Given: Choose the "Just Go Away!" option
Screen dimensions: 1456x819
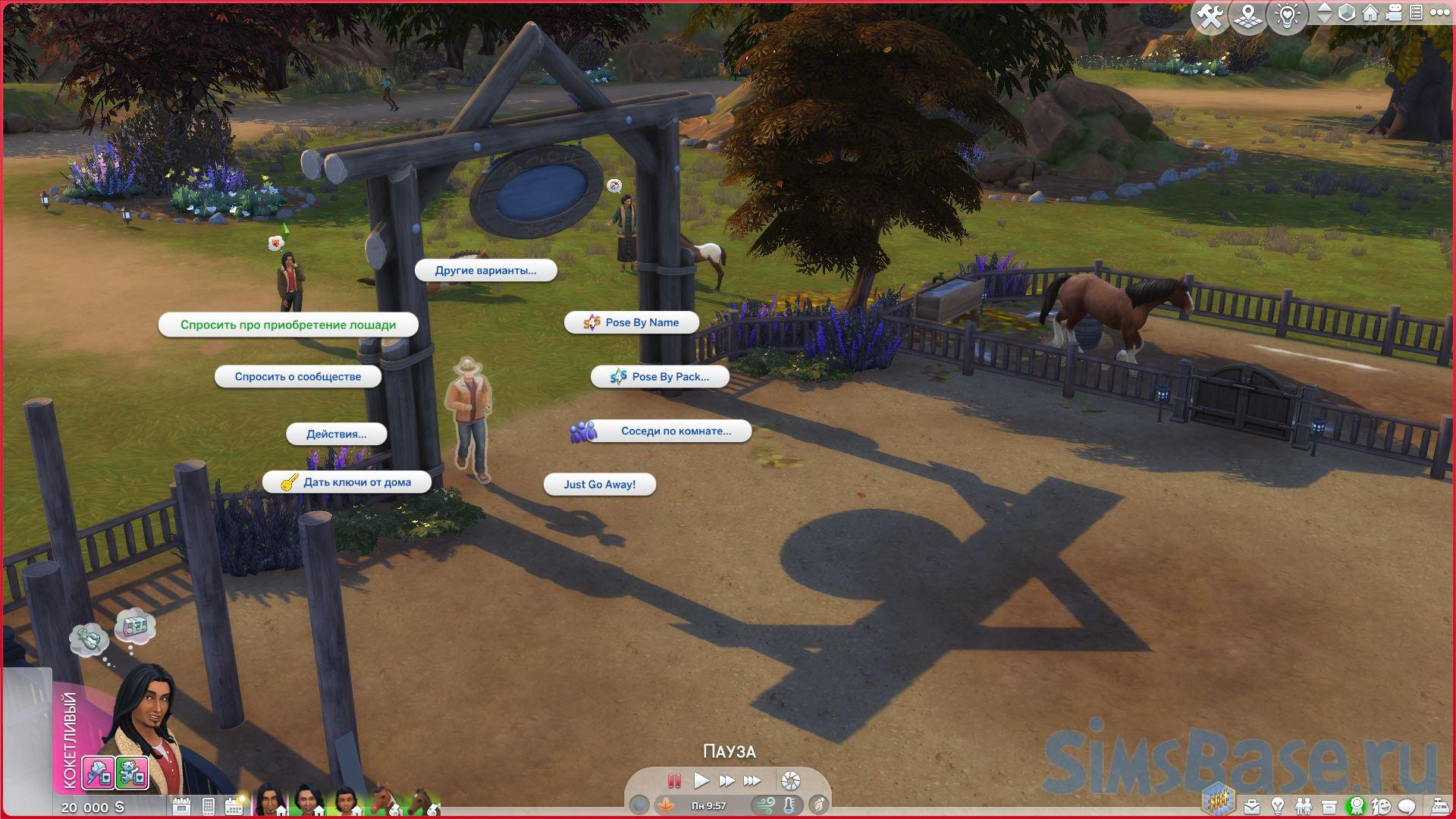Looking at the screenshot, I should [599, 485].
